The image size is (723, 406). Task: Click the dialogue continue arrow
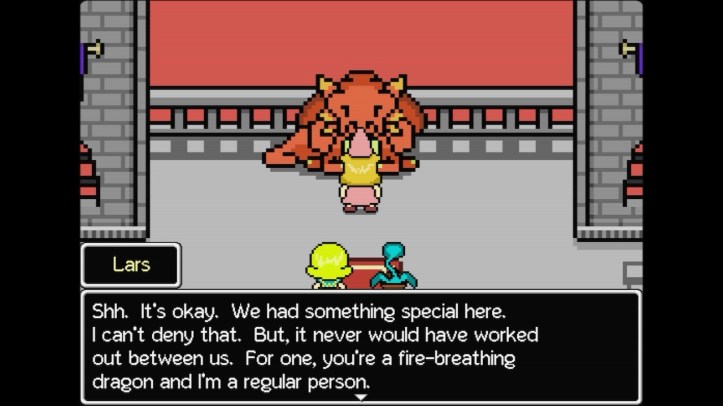[361, 397]
